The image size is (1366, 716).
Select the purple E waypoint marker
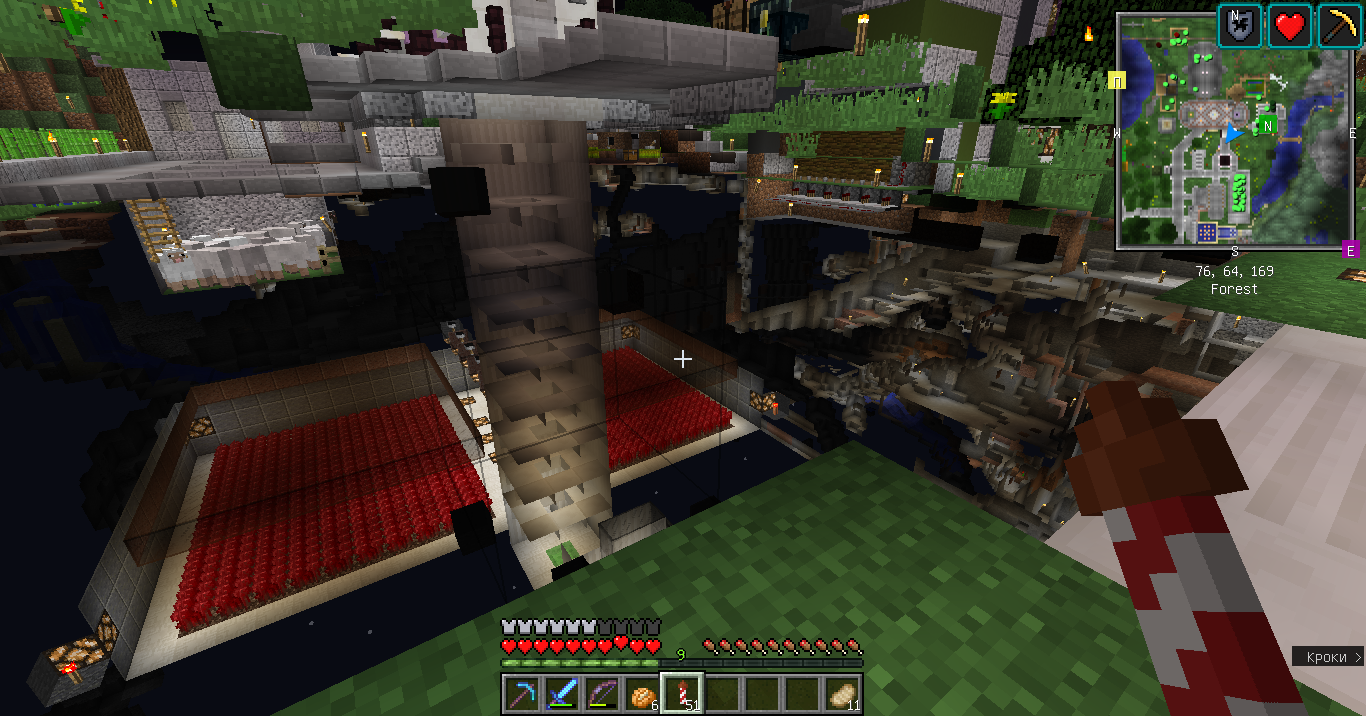[1350, 249]
